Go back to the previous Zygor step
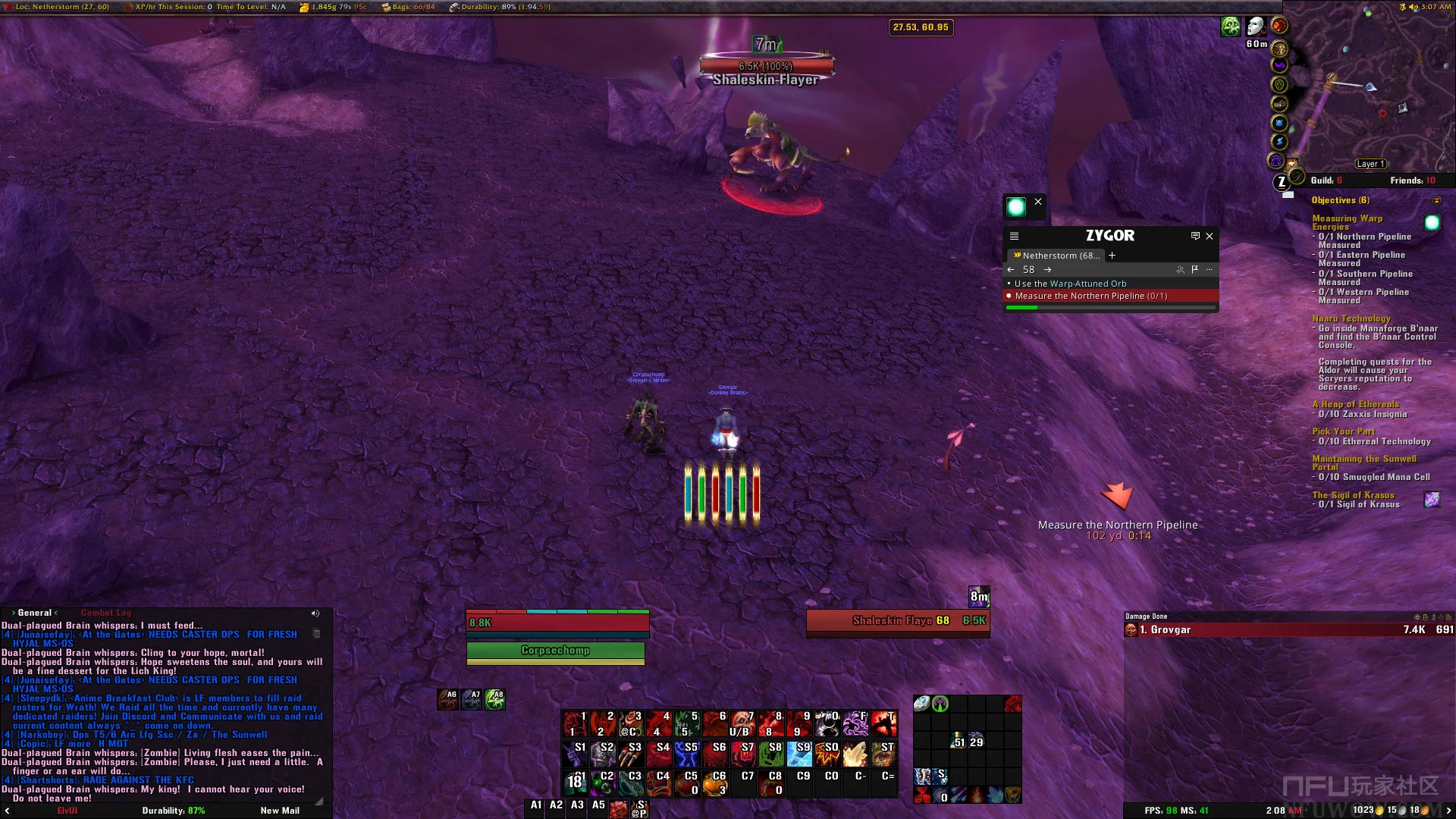Viewport: 1456px width, 819px height. pyautogui.click(x=1011, y=270)
